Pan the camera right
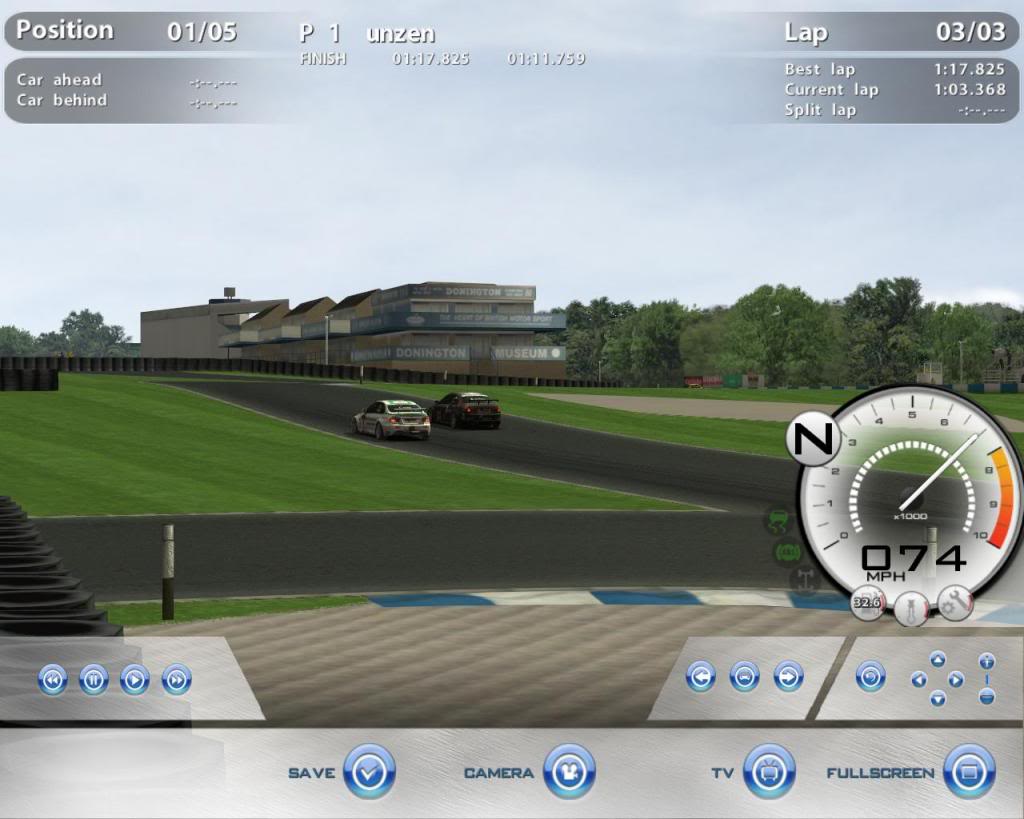Image resolution: width=1024 pixels, height=819 pixels. click(x=956, y=679)
